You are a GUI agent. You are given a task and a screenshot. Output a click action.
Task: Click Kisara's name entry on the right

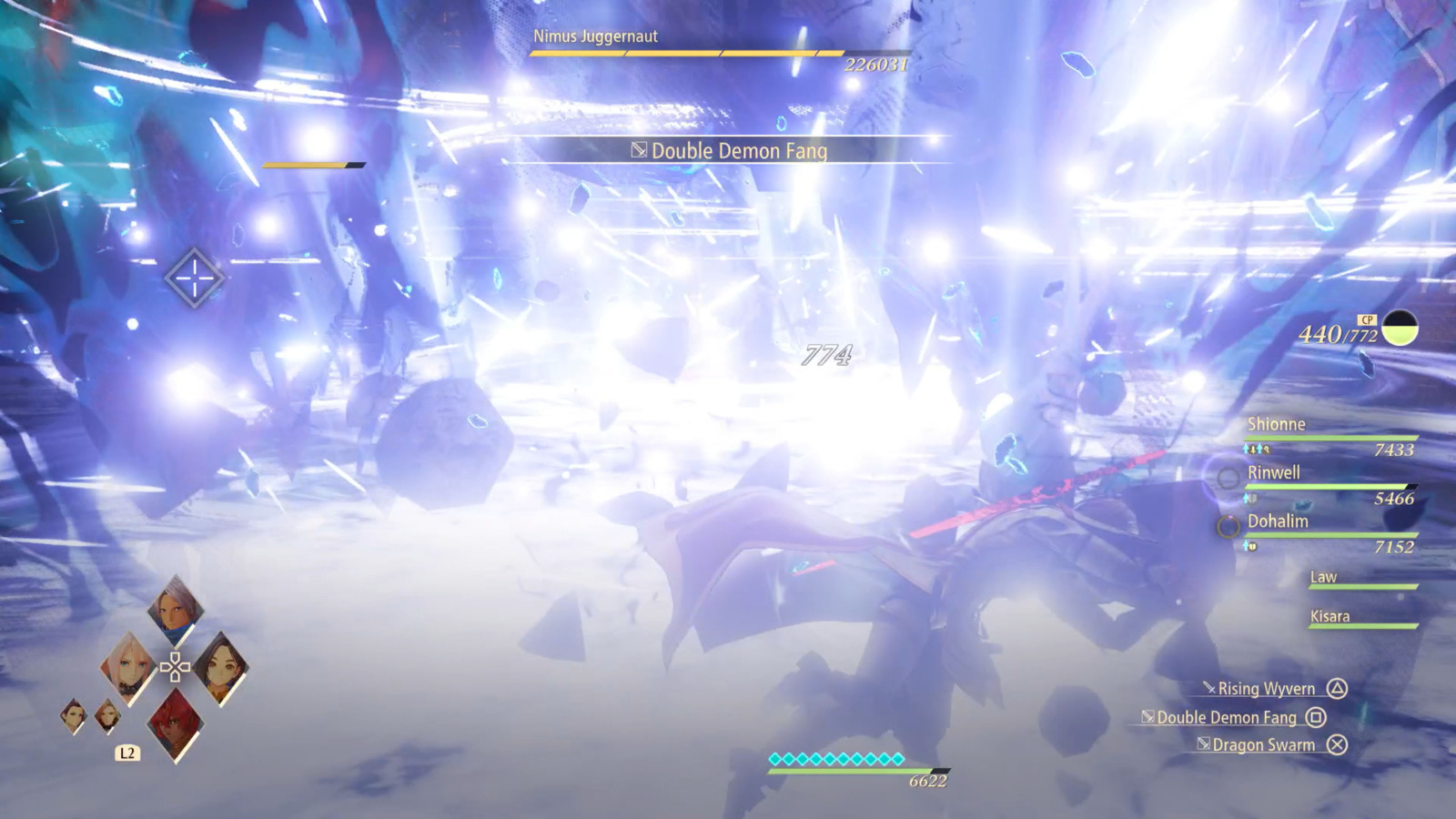(1331, 616)
